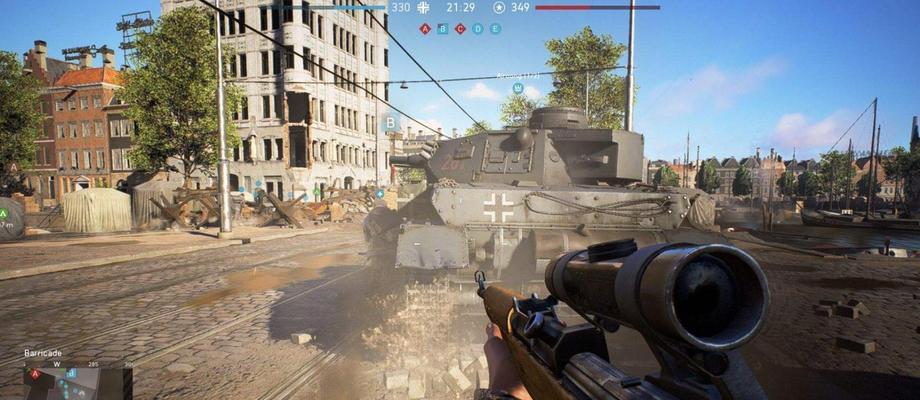Click the German cross team emblem
The width and height of the screenshot is (920, 400).
[x=424, y=7]
